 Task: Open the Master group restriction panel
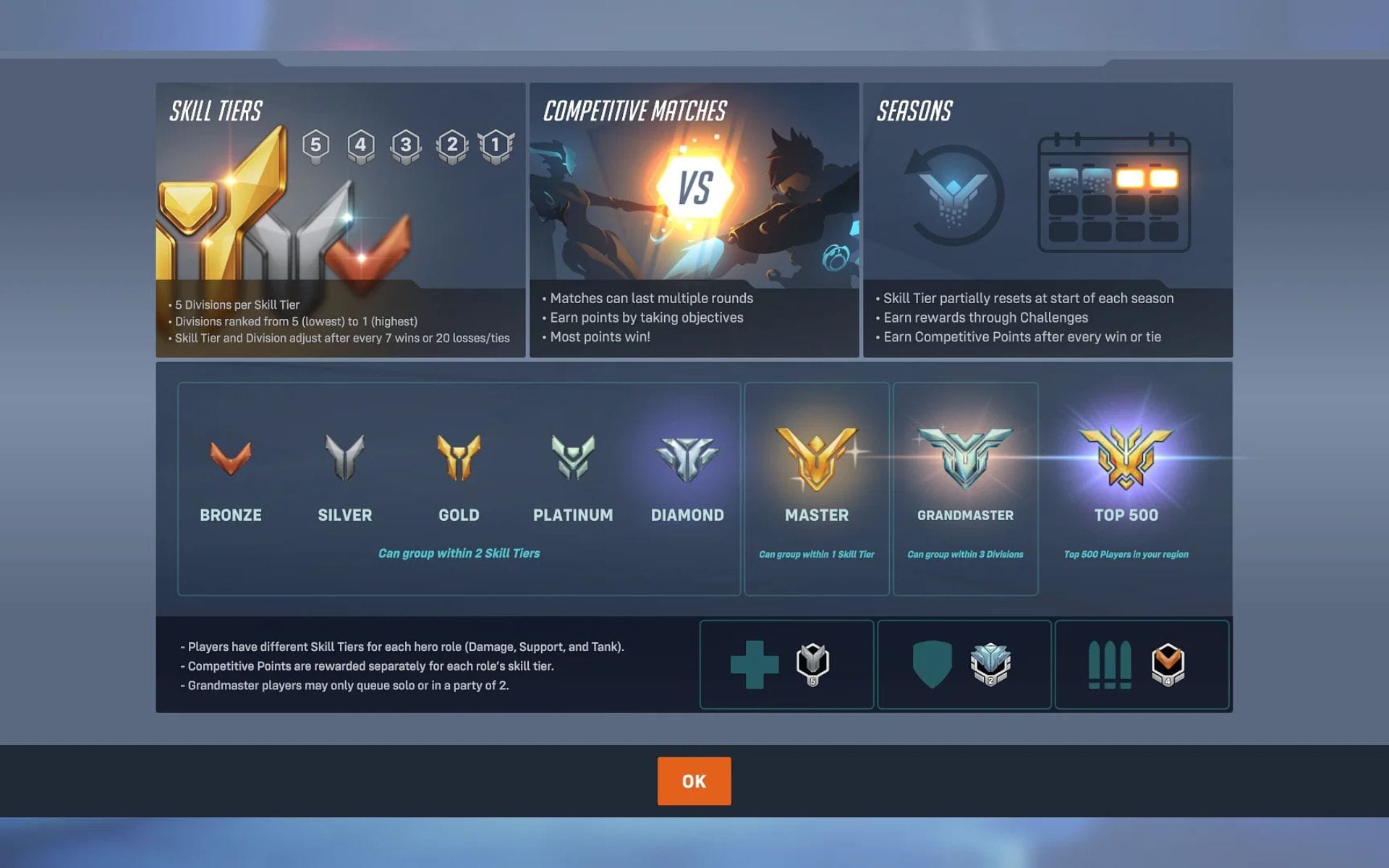817,488
